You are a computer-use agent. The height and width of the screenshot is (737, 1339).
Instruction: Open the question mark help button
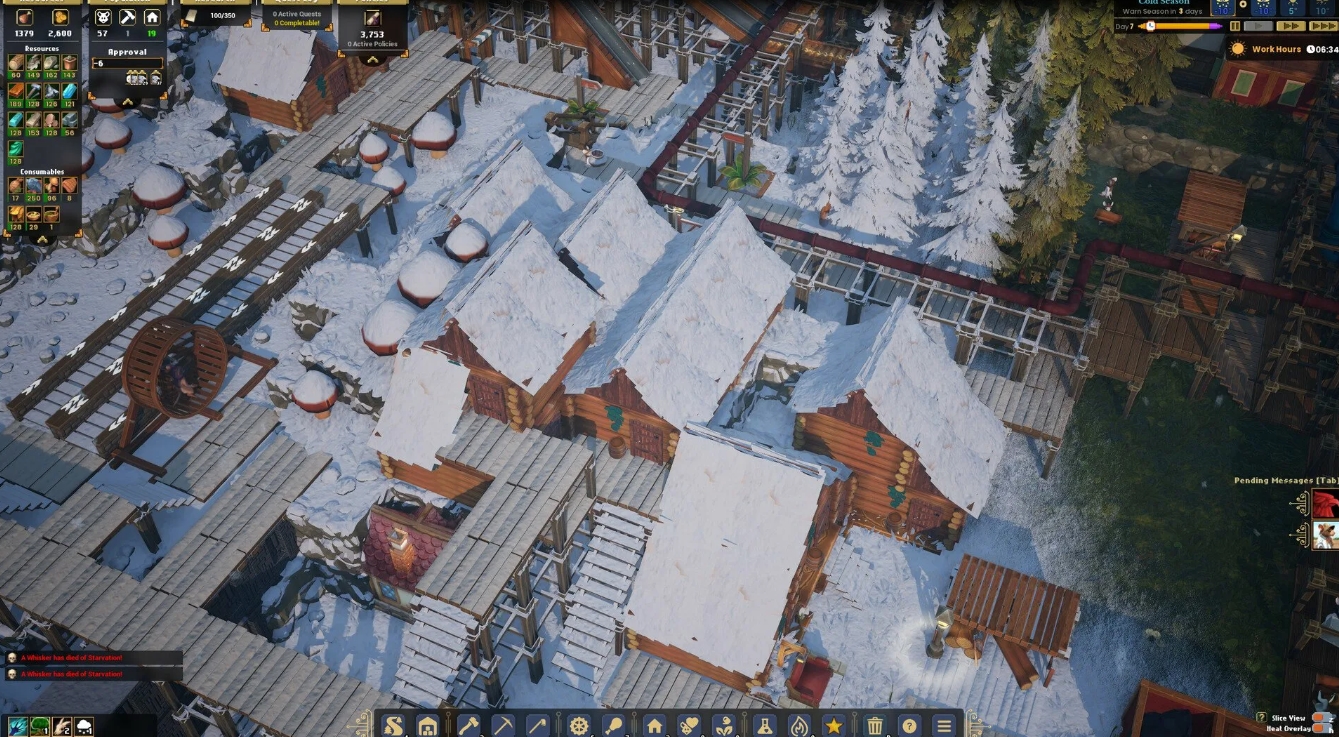coord(909,726)
